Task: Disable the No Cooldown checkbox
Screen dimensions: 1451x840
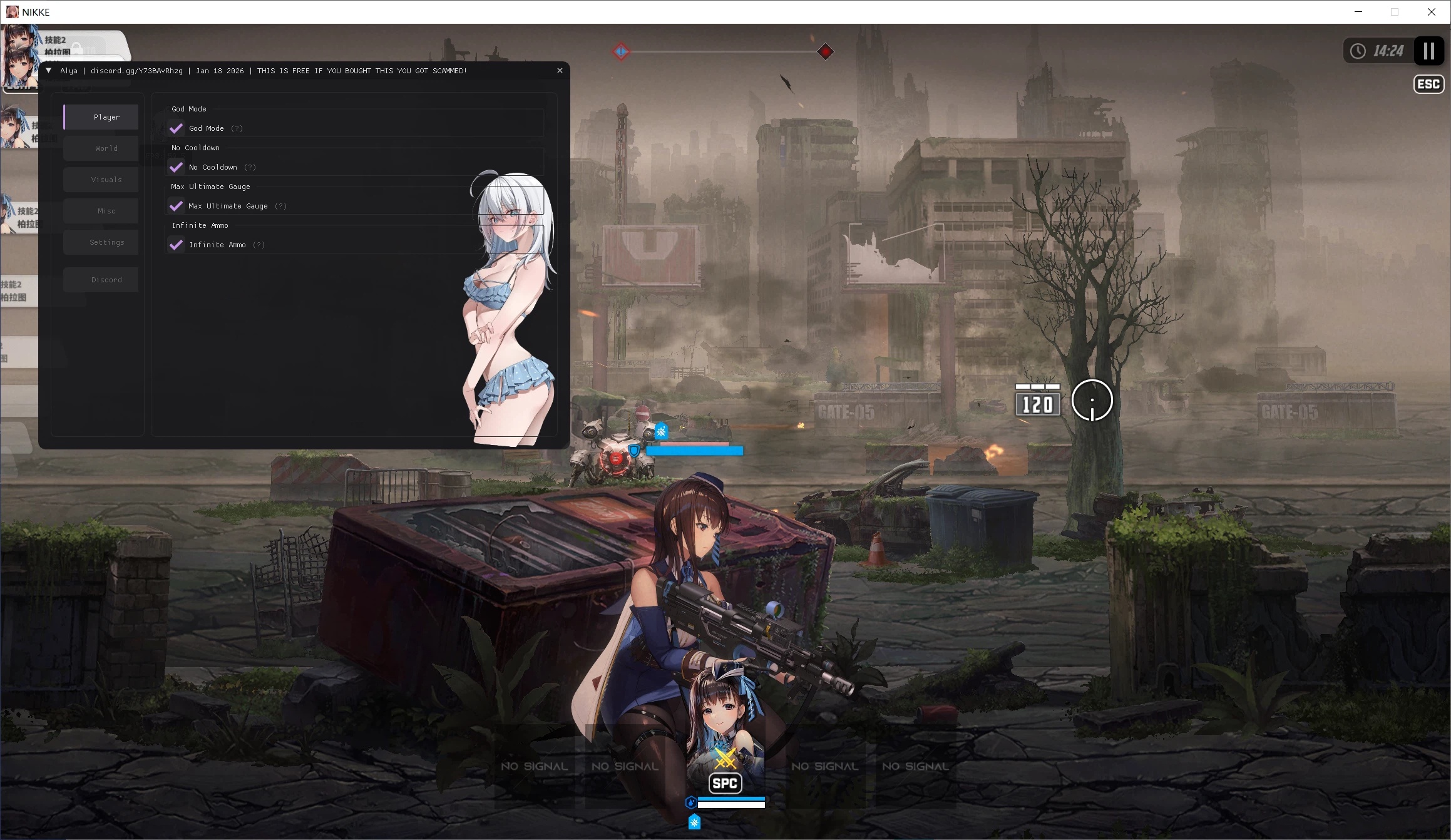Action: (176, 167)
